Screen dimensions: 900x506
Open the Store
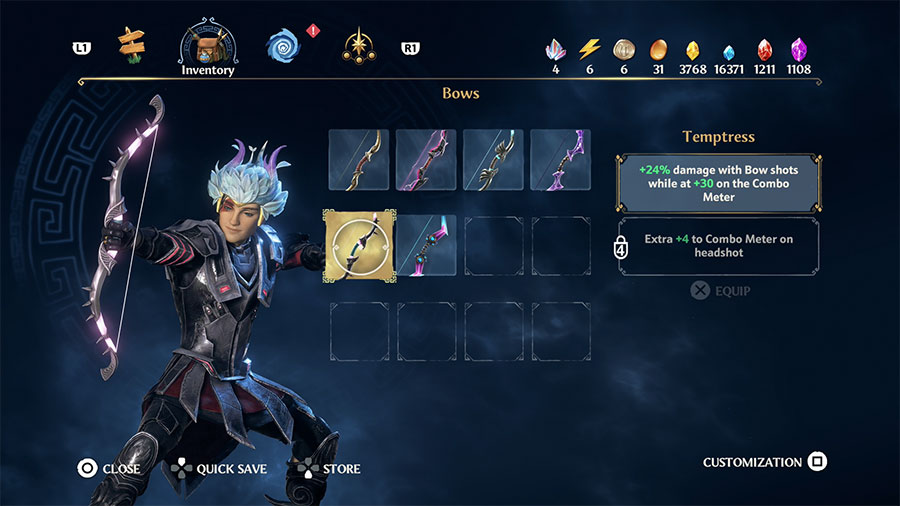pyautogui.click(x=329, y=468)
